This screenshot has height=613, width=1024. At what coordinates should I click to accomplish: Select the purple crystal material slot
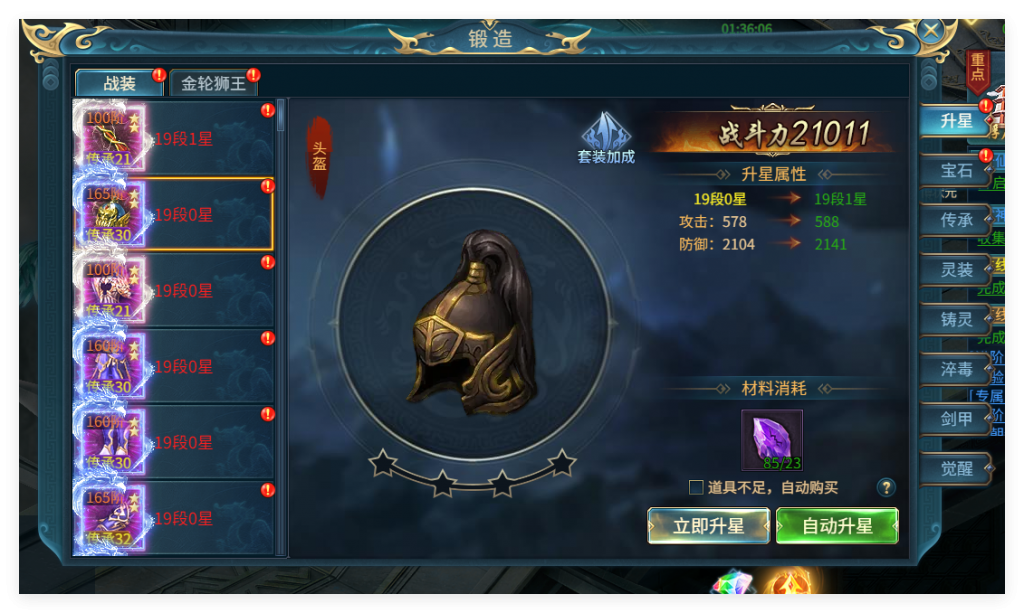(771, 439)
